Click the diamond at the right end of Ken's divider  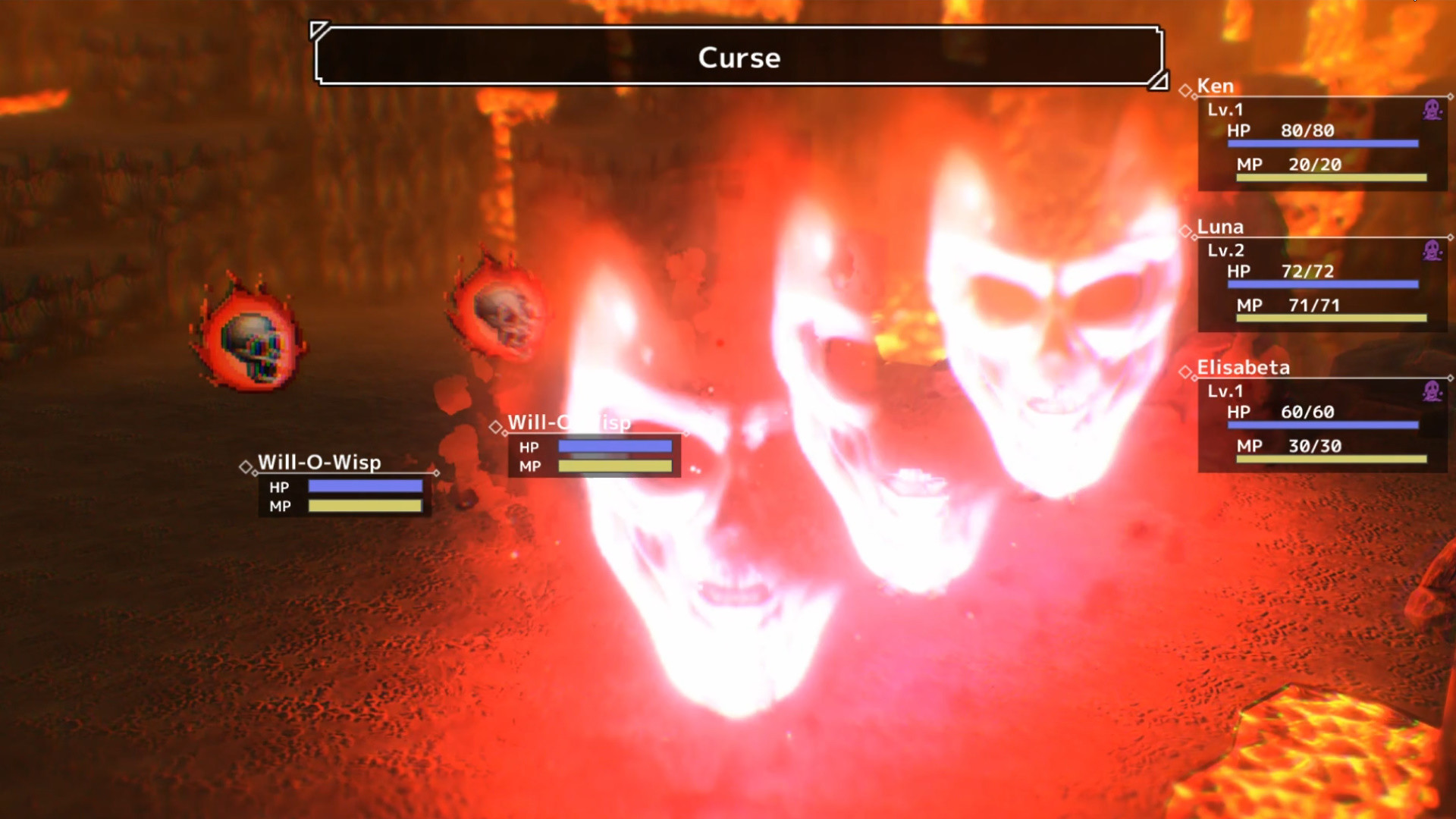[x=1451, y=96]
